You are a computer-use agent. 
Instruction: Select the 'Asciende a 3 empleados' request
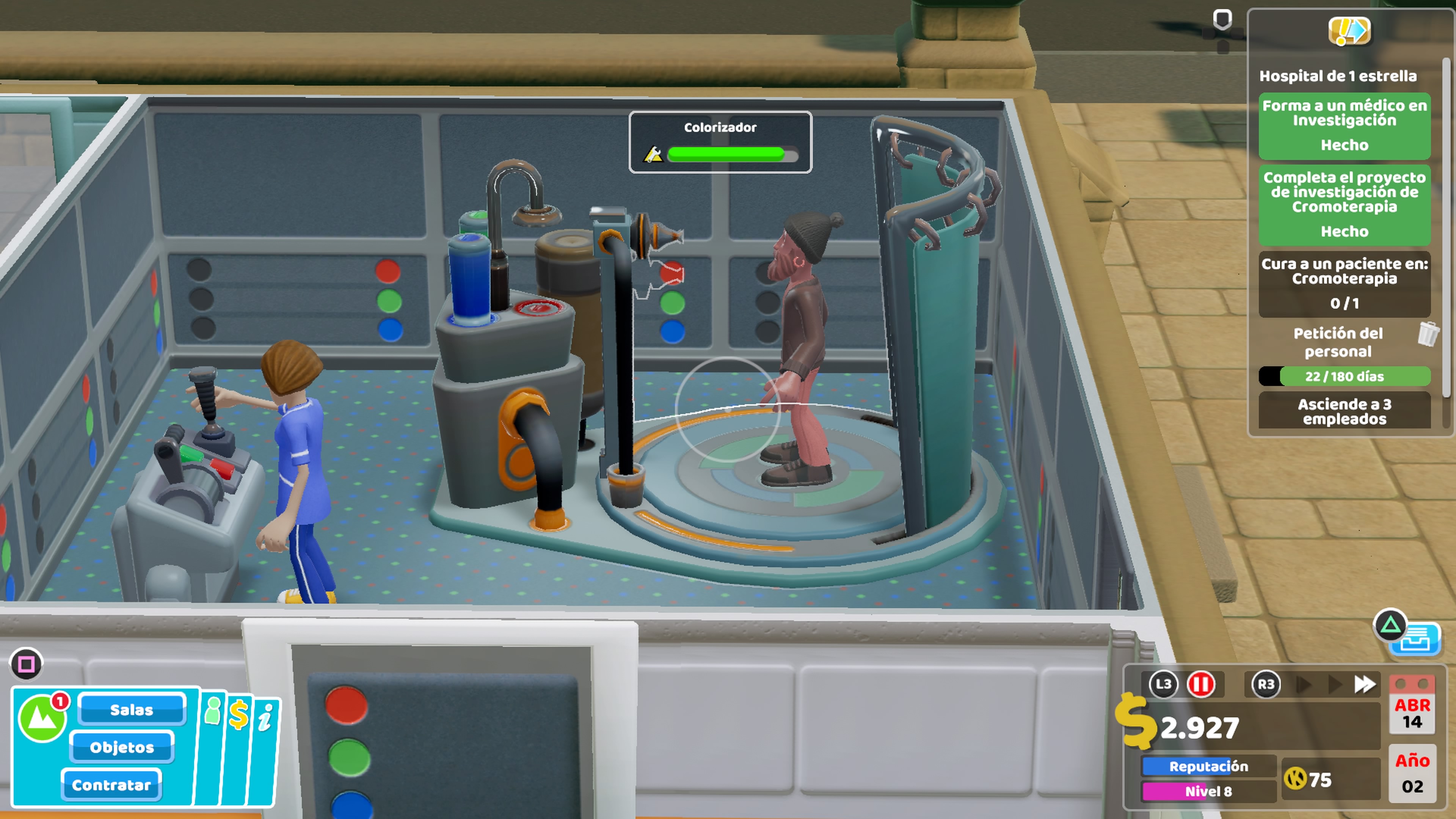(1344, 411)
